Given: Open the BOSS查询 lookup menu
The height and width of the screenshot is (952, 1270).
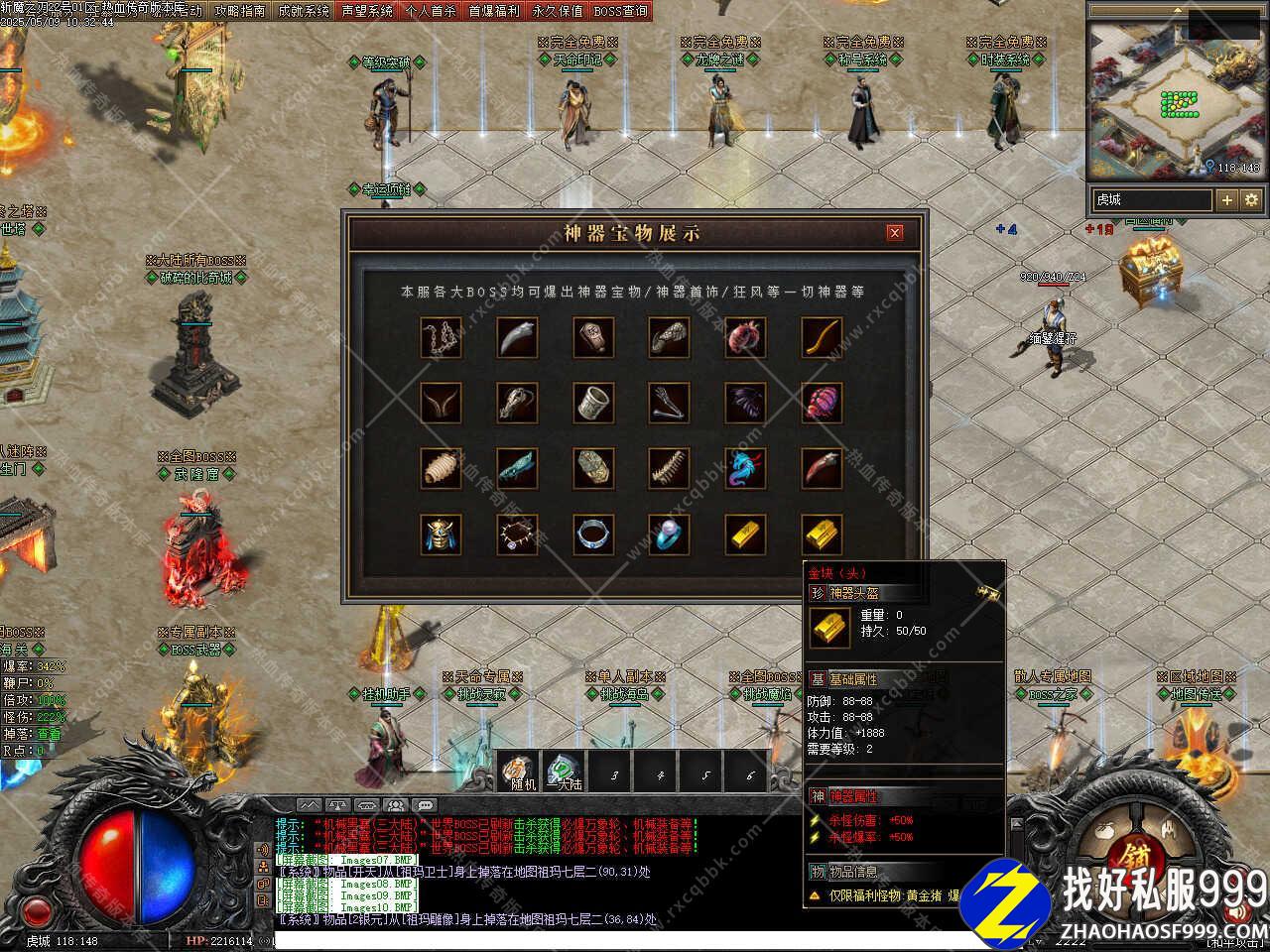Looking at the screenshot, I should 620,11.
